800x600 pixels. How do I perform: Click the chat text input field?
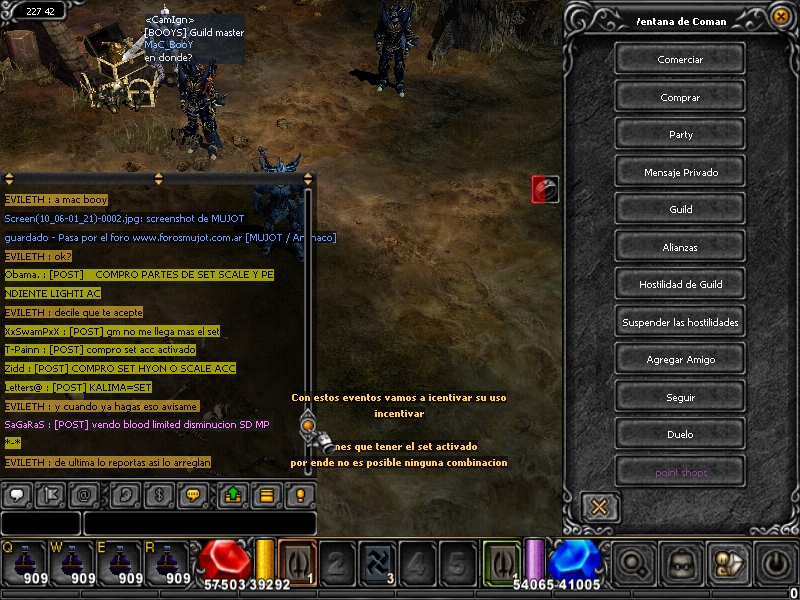click(200, 523)
